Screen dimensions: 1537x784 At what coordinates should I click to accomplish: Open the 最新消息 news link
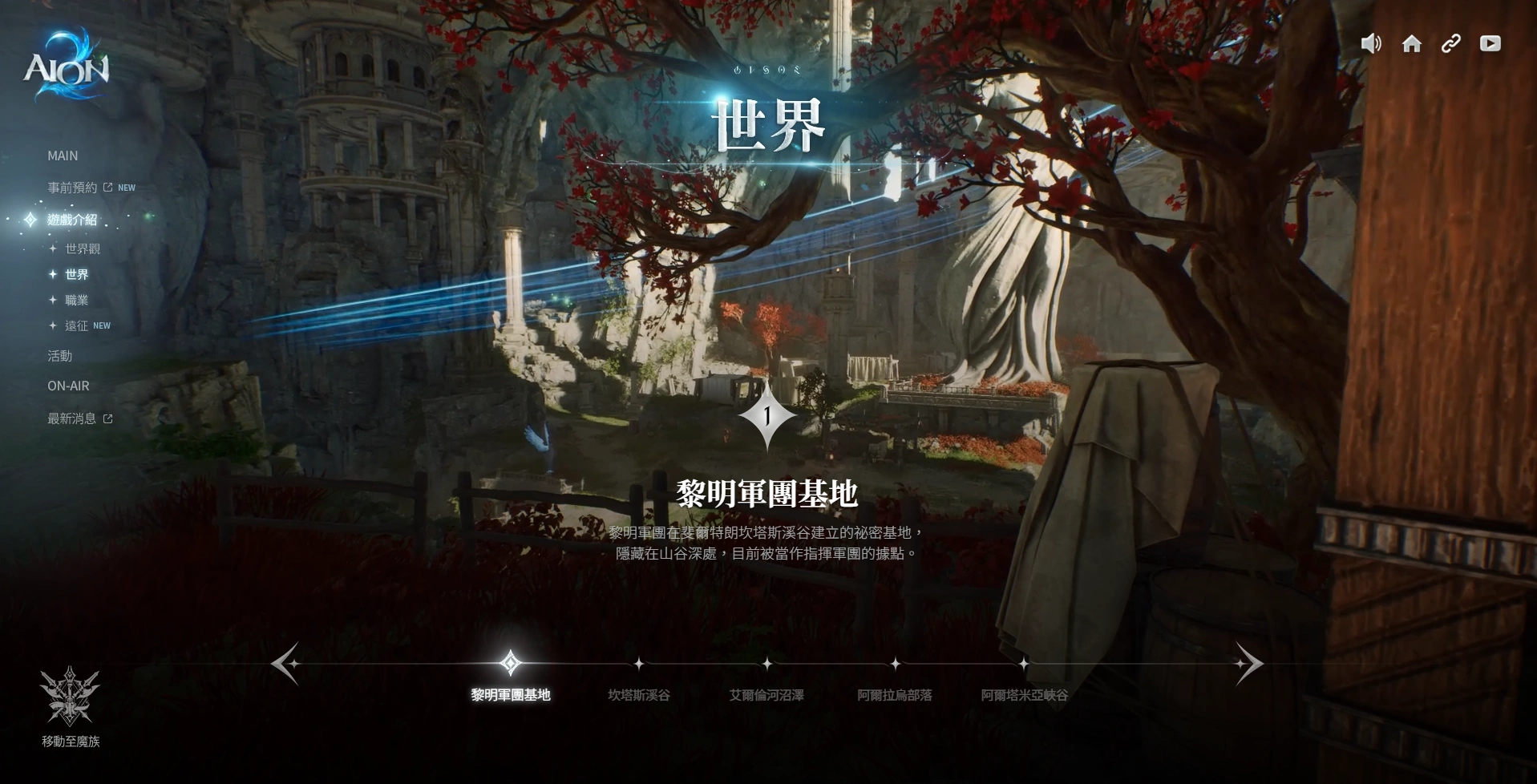[72, 418]
